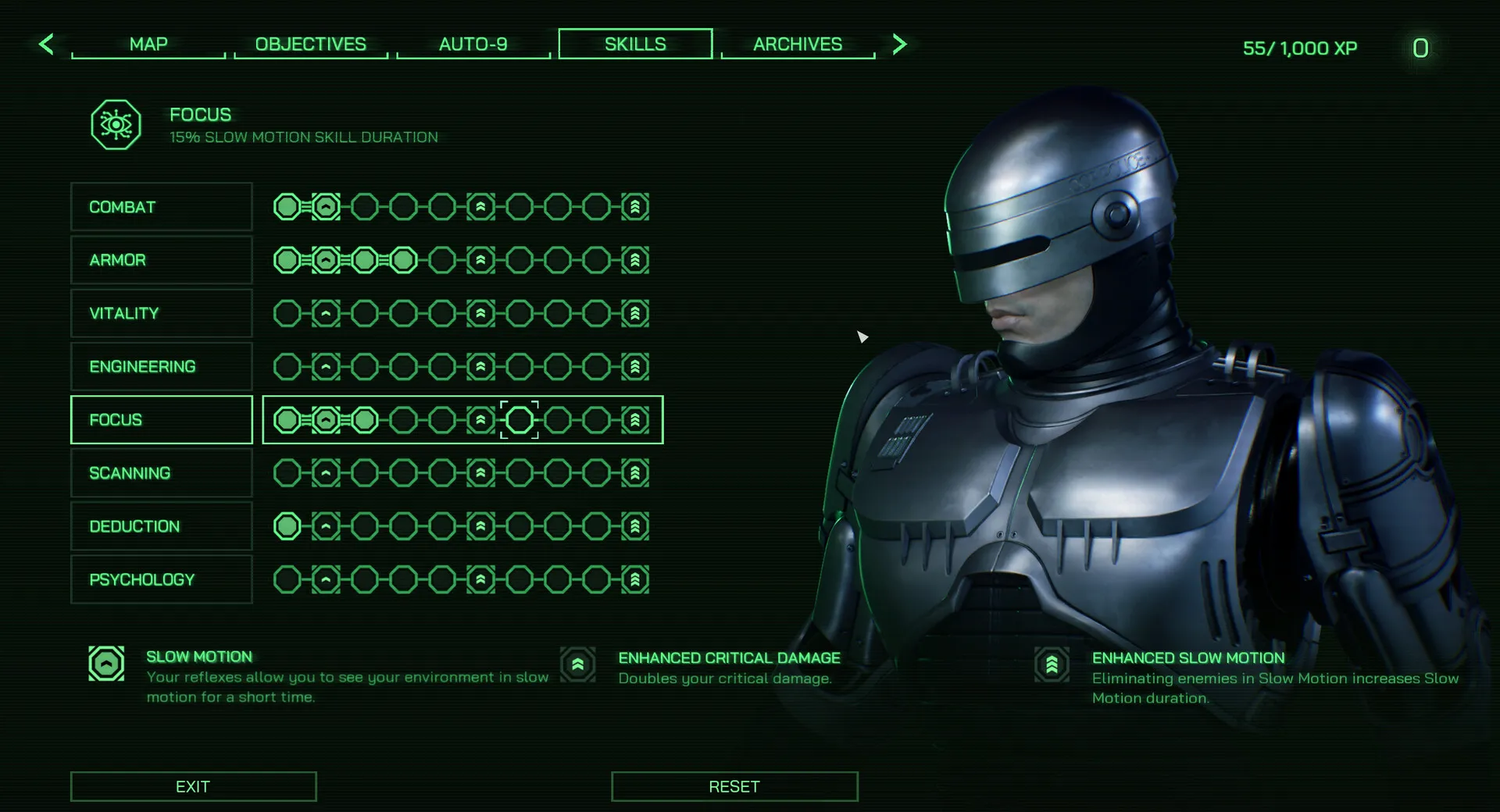Open the AUTO-9 tab
This screenshot has width=1500, height=812.
point(473,45)
